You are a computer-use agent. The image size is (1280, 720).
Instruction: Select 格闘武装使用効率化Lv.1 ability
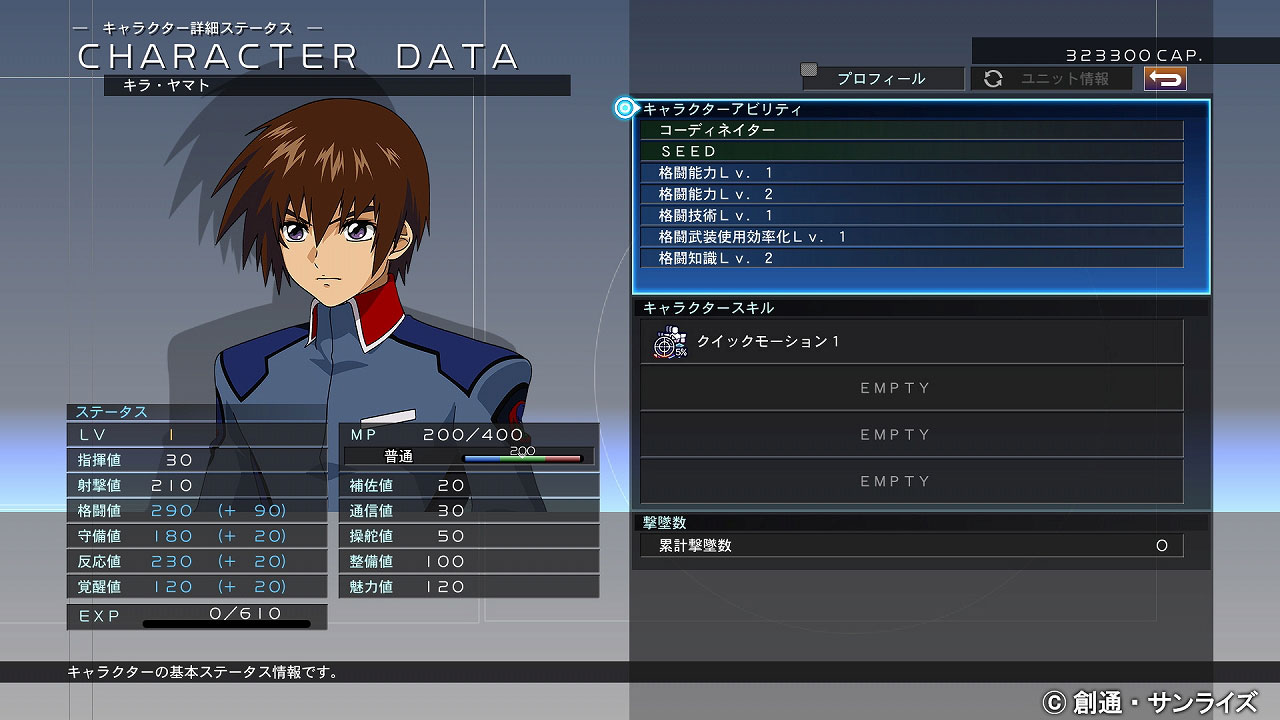point(911,237)
